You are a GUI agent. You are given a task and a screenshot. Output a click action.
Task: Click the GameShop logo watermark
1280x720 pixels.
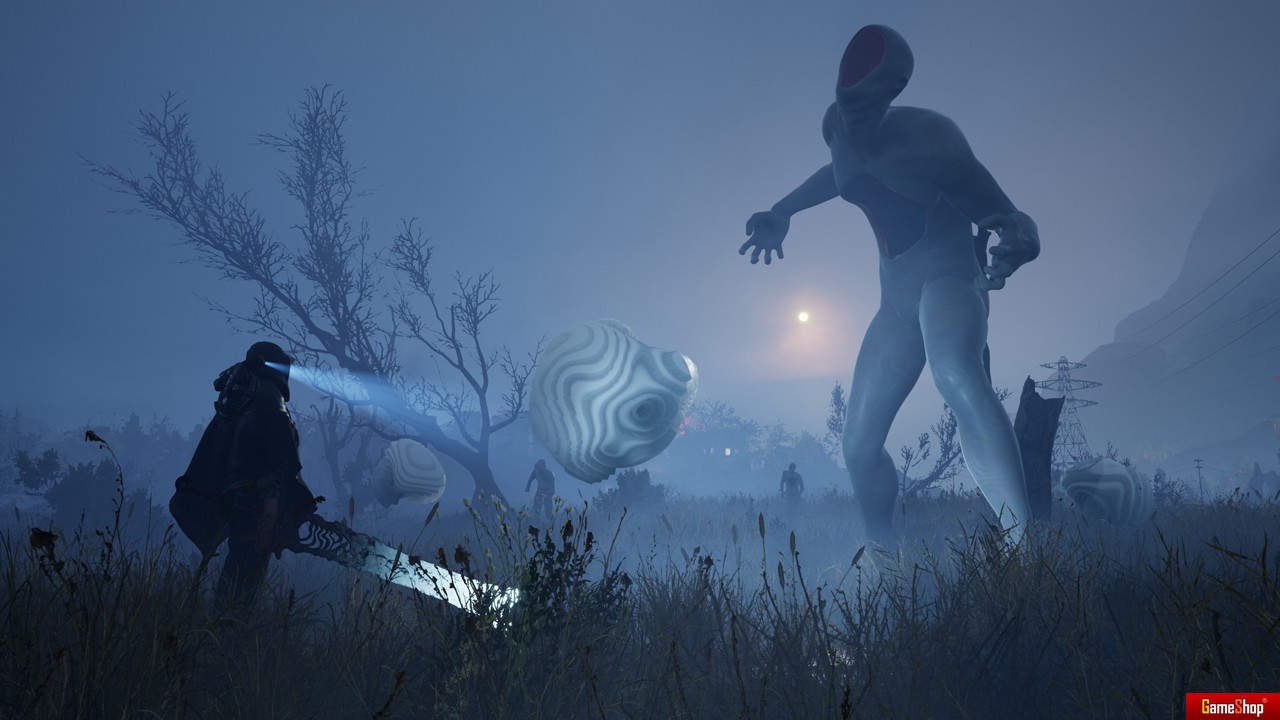click(1232, 706)
